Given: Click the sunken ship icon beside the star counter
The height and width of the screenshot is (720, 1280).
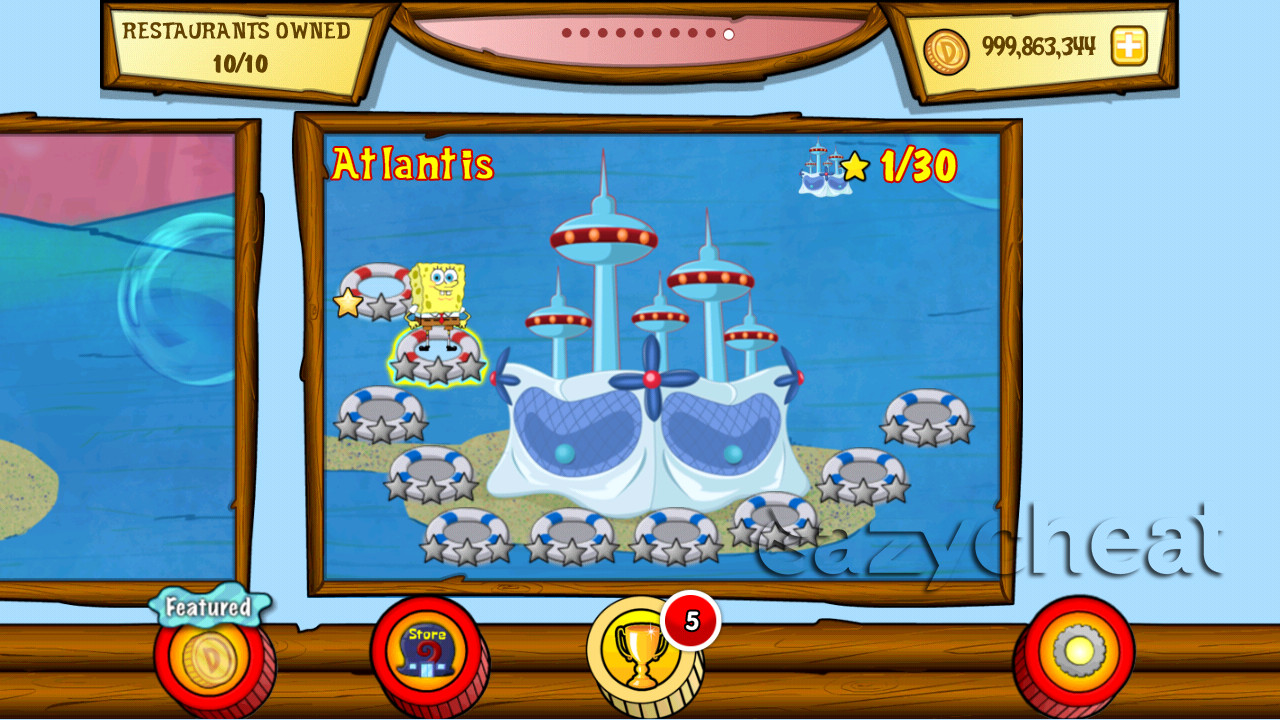Looking at the screenshot, I should coord(820,170).
